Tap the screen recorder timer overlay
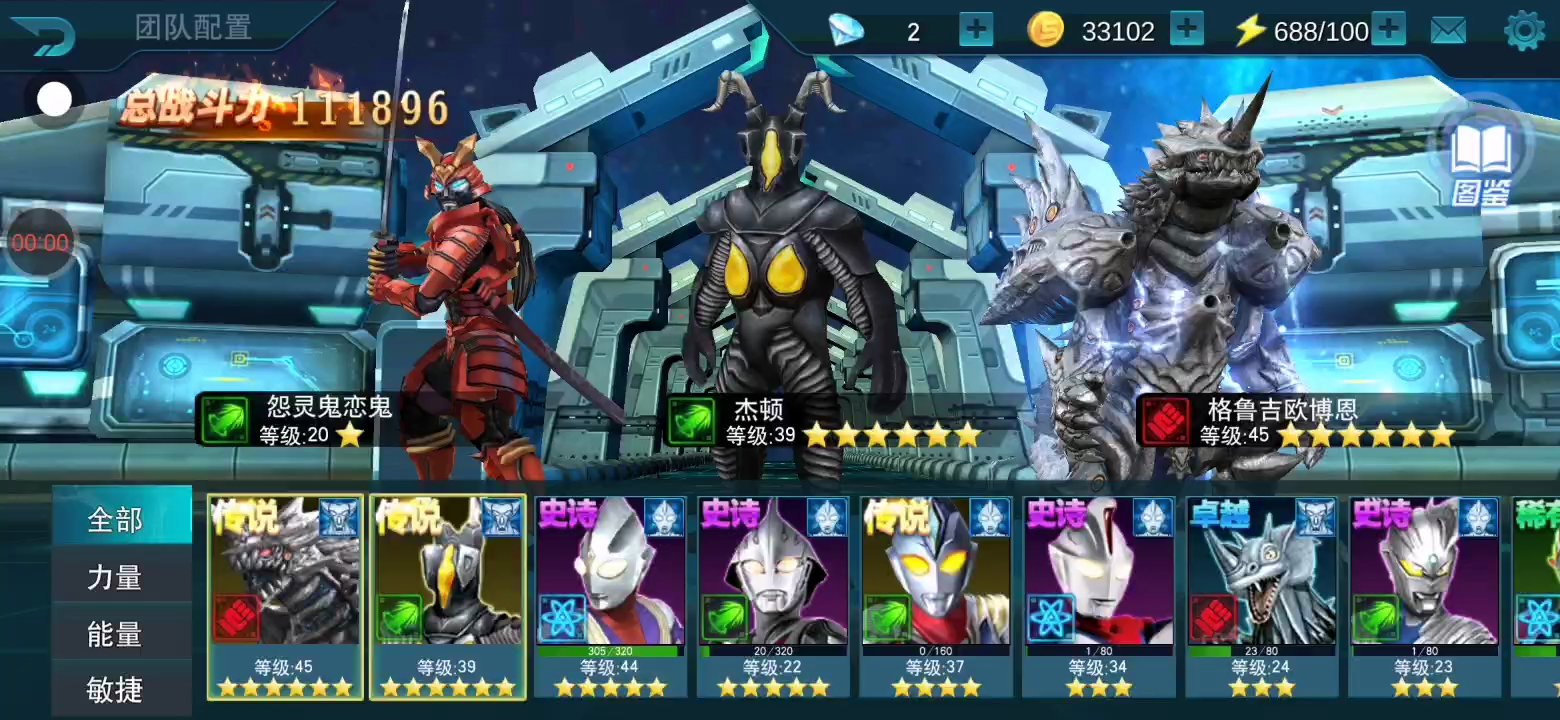1560x720 pixels. 41,243
